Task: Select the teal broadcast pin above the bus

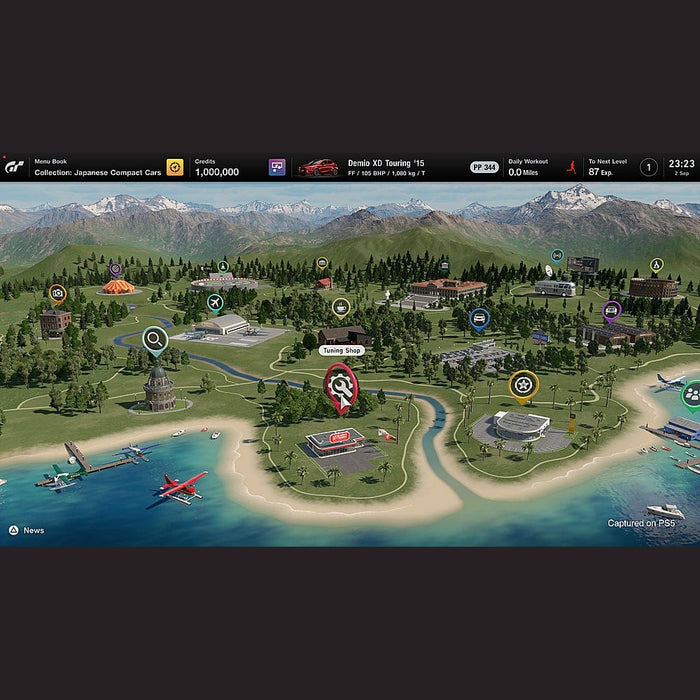Action: [x=557, y=255]
